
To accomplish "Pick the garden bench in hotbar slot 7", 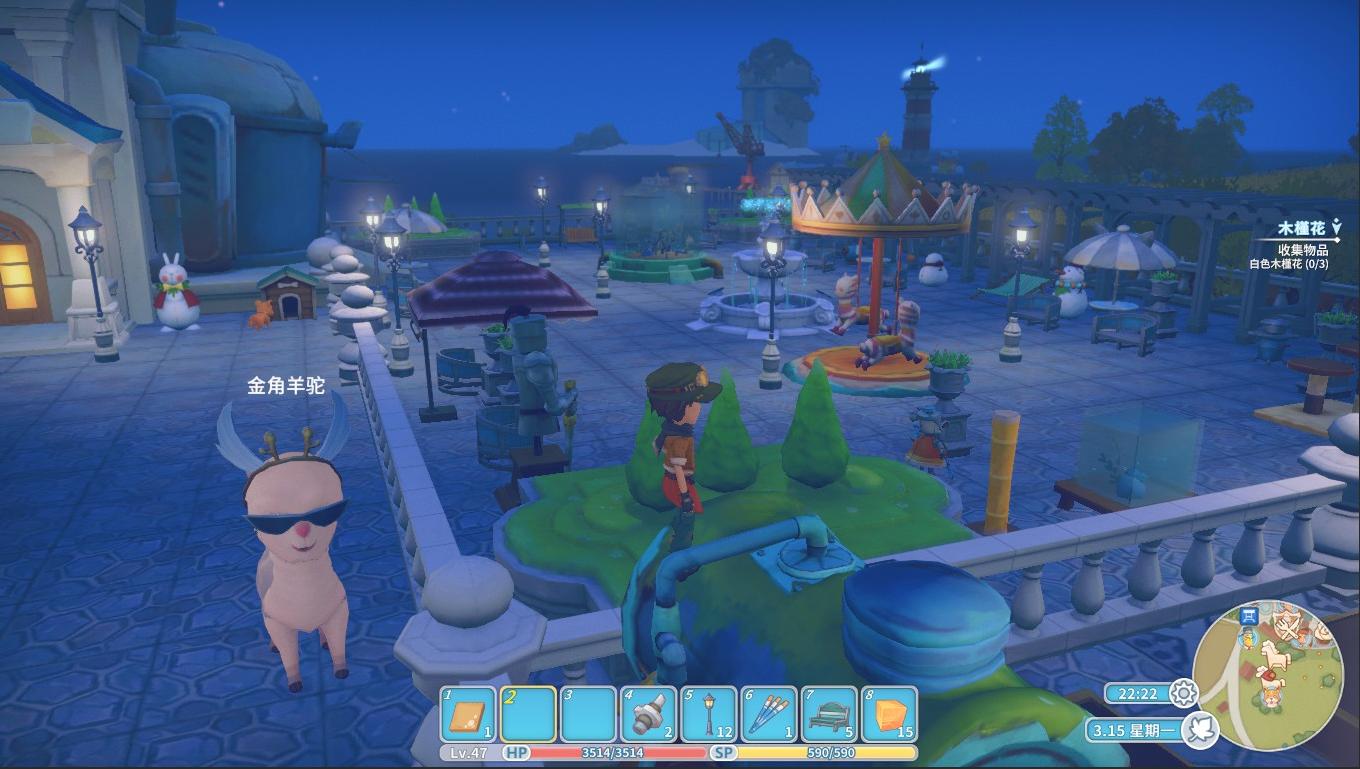I will pyautogui.click(x=828, y=715).
